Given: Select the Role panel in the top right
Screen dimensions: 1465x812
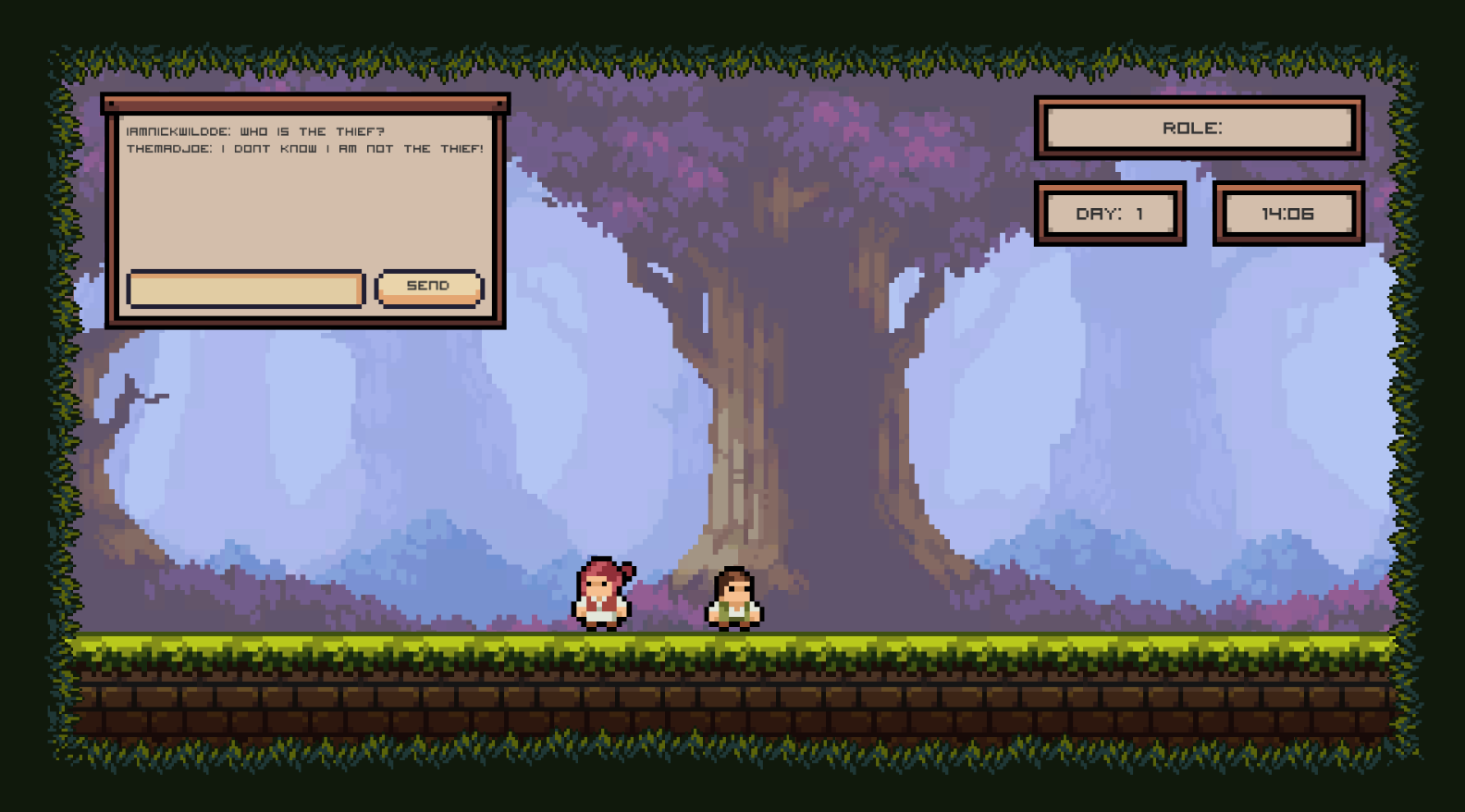Looking at the screenshot, I should point(1198,128).
